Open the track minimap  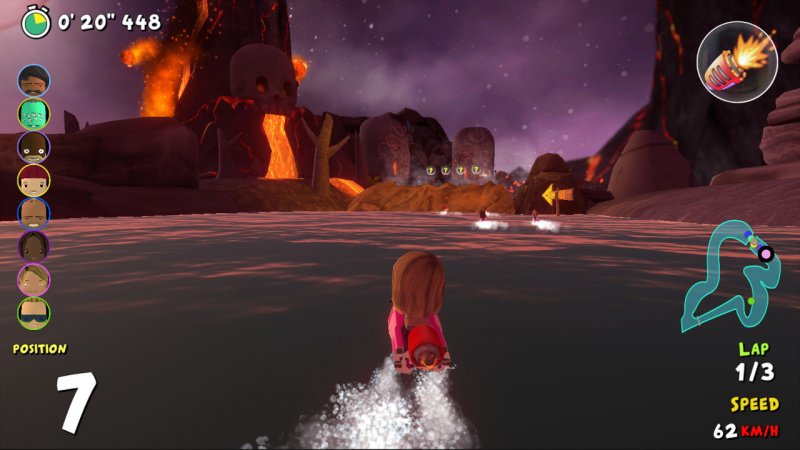tap(730, 276)
